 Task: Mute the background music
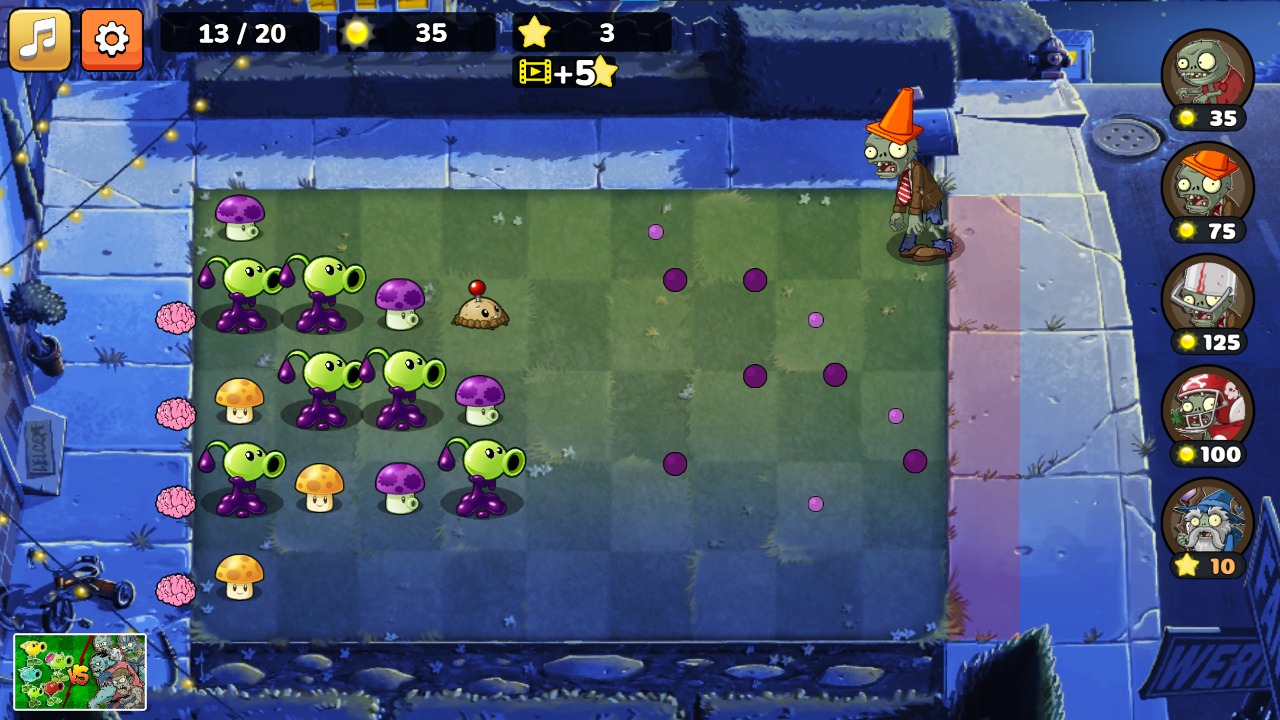(x=39, y=39)
